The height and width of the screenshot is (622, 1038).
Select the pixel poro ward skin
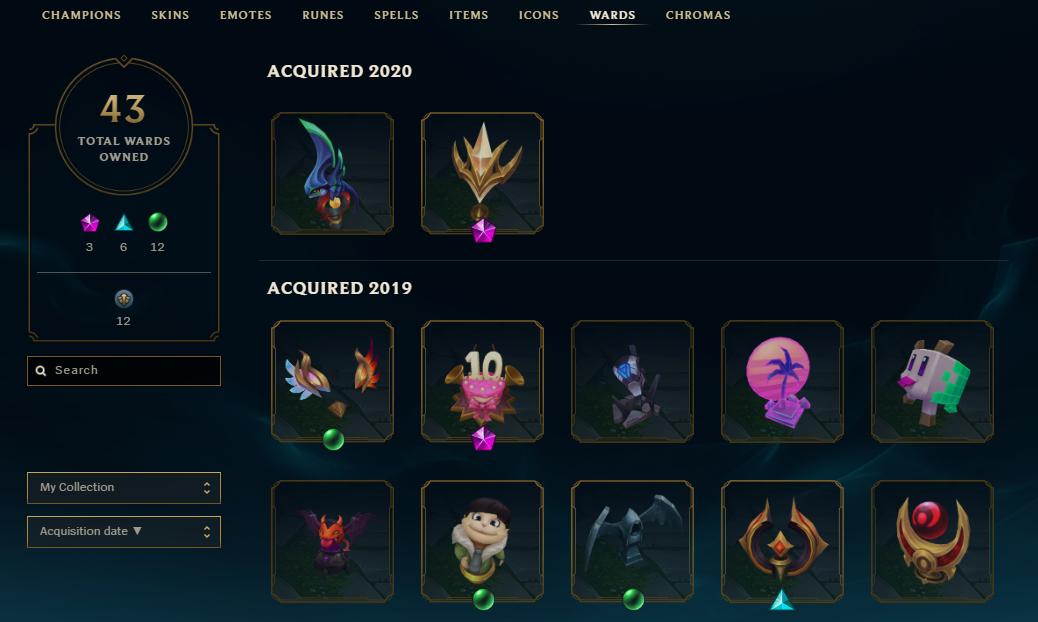point(932,381)
